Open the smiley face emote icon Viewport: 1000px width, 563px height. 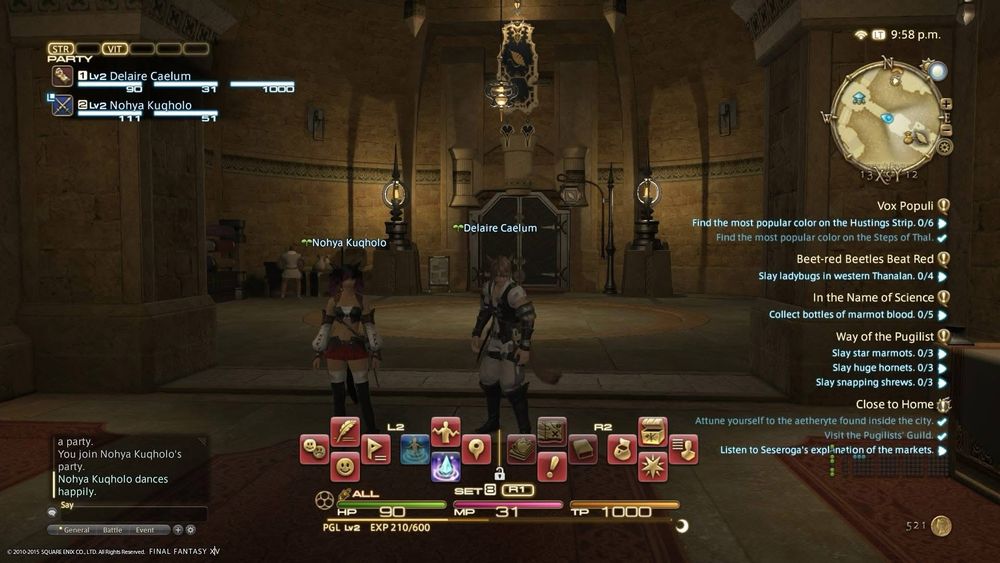[x=345, y=466]
